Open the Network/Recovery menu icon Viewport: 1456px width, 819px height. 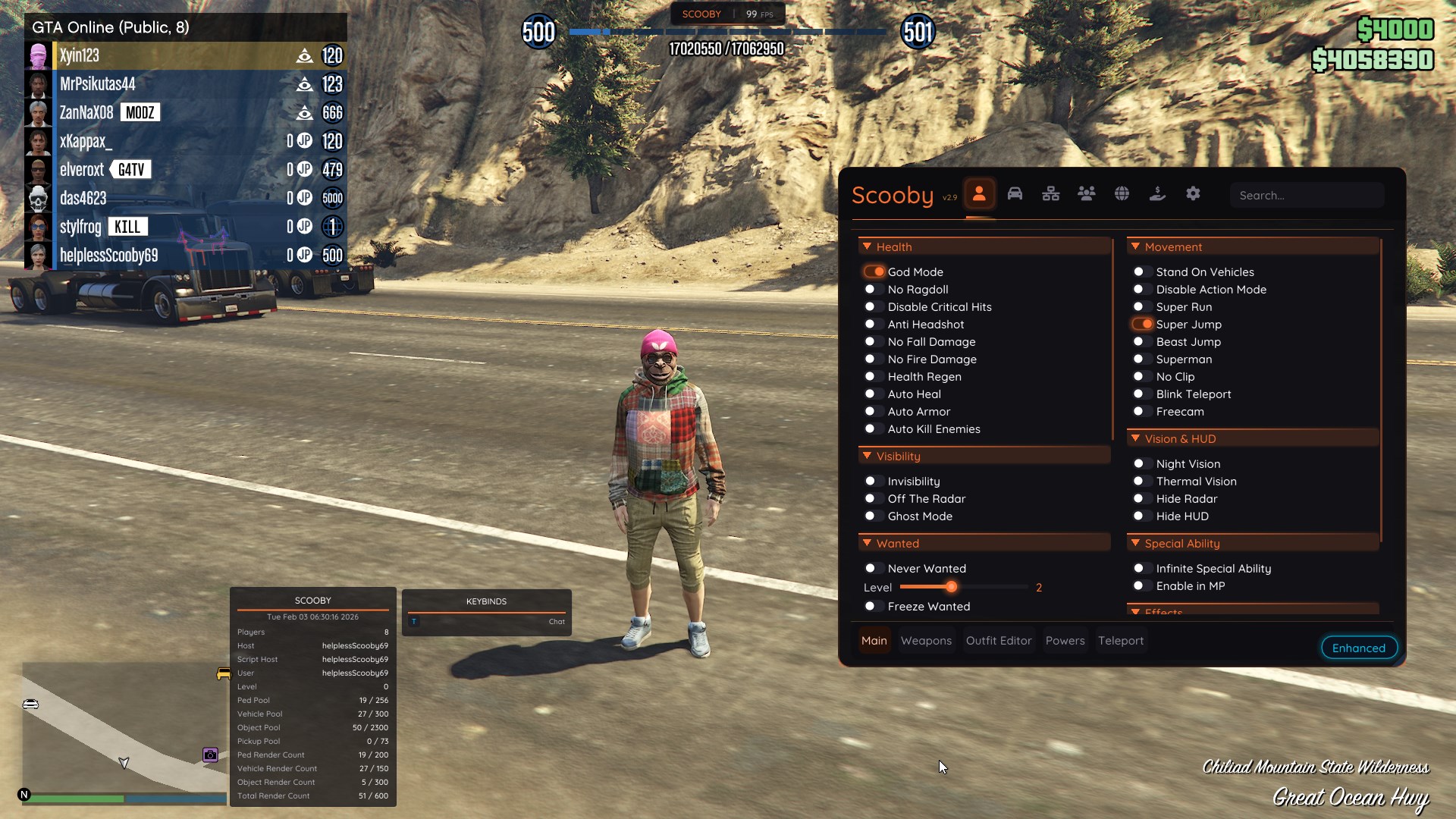click(x=1051, y=193)
